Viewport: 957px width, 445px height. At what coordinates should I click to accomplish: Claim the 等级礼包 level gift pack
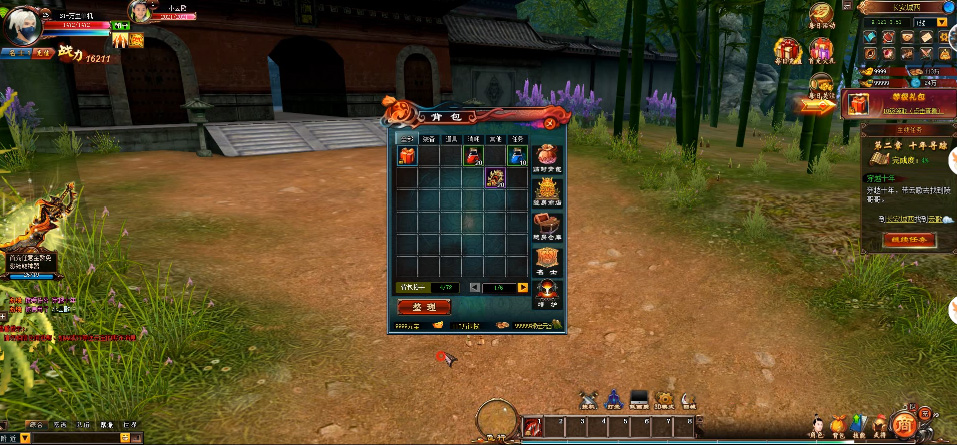857,104
